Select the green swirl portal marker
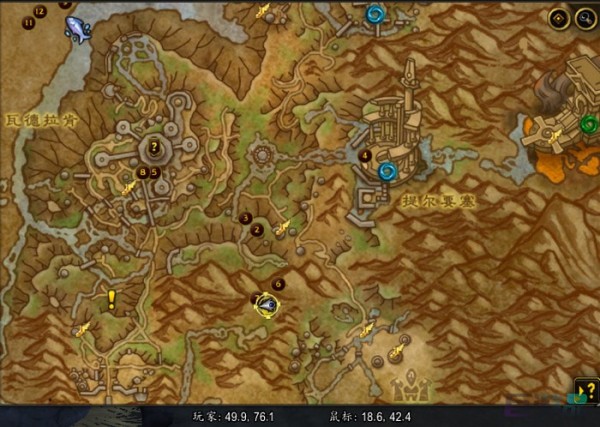This screenshot has width=600, height=427. tap(588, 124)
